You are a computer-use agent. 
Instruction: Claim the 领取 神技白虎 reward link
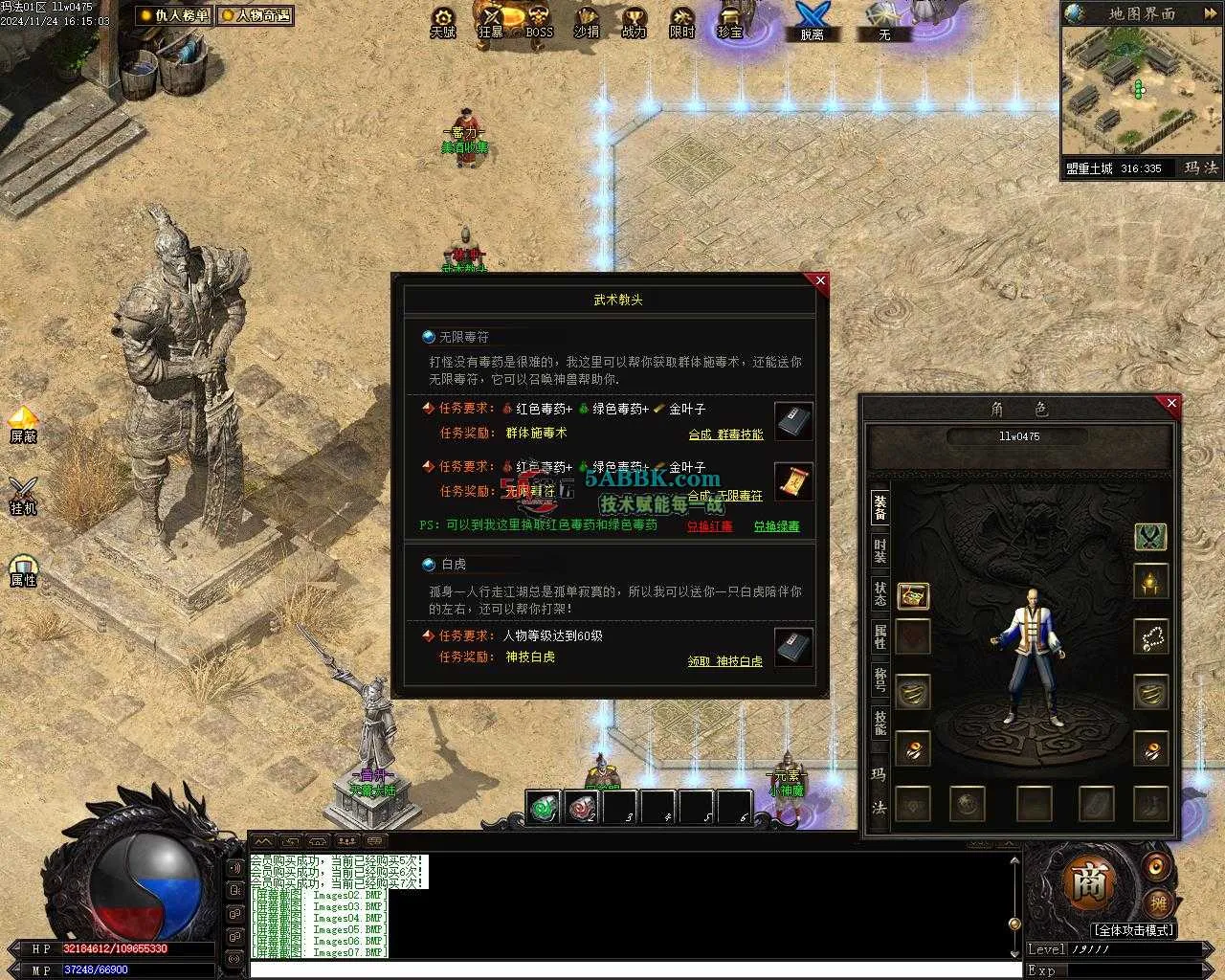point(724,661)
